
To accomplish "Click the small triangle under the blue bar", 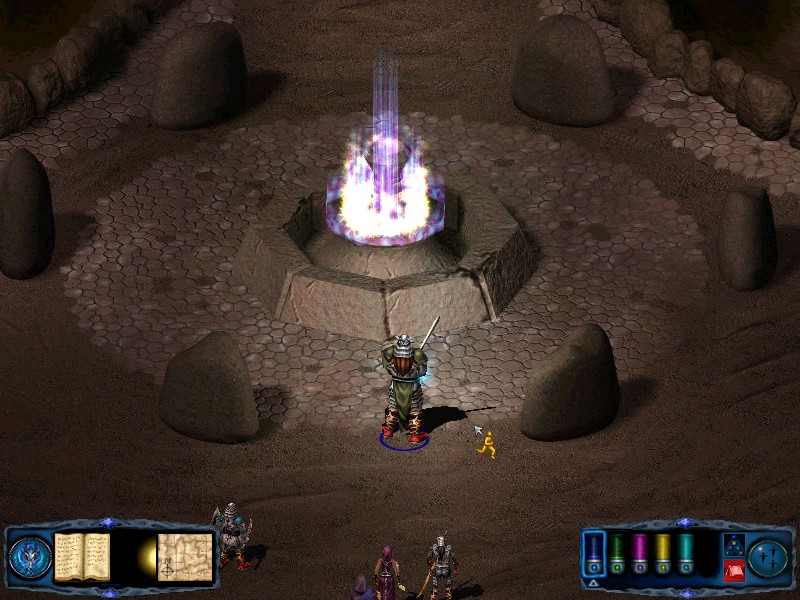I will pos(594,581).
